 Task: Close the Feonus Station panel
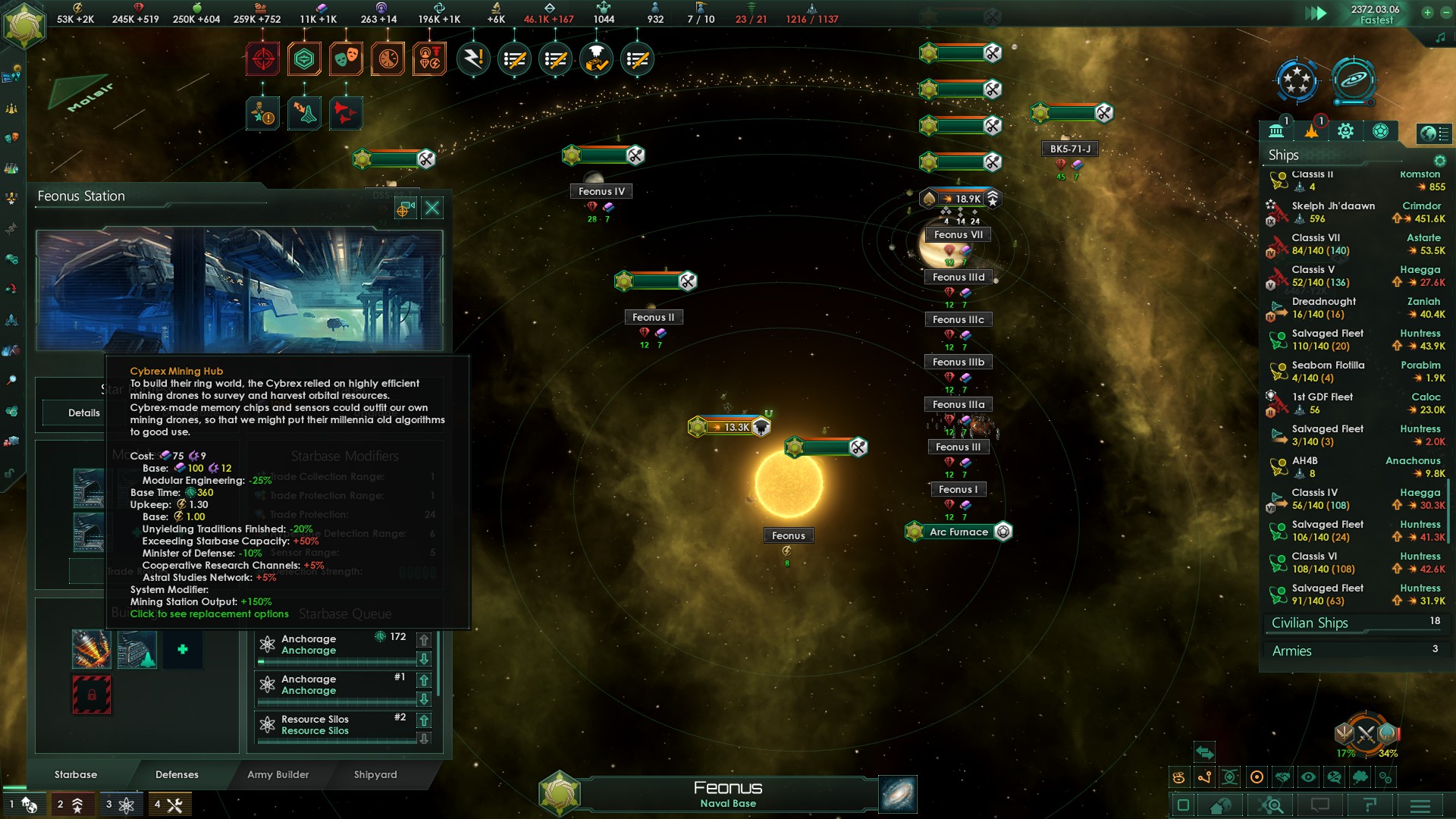(x=432, y=208)
